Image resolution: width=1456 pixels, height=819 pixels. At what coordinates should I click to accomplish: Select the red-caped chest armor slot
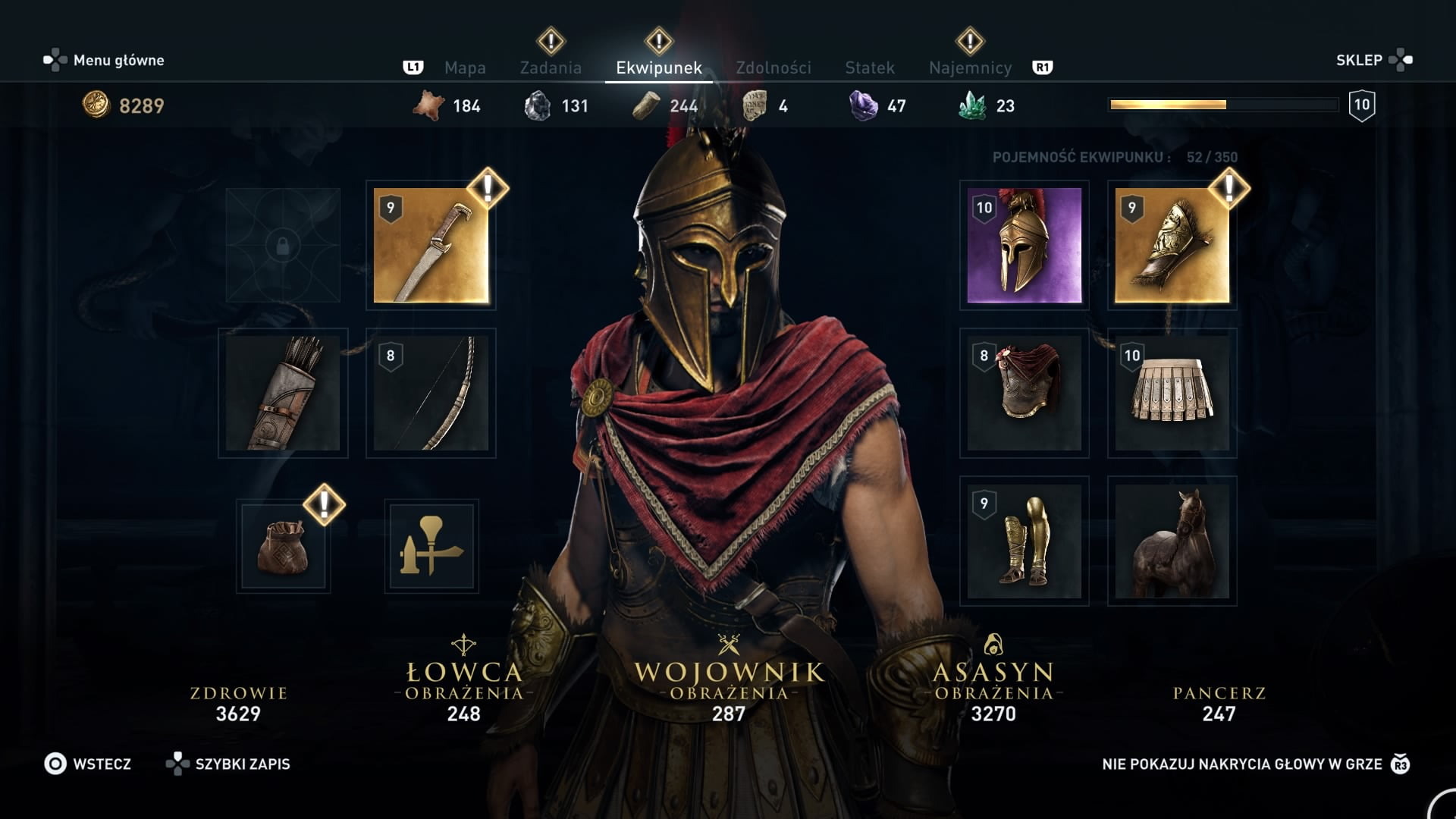point(1024,393)
